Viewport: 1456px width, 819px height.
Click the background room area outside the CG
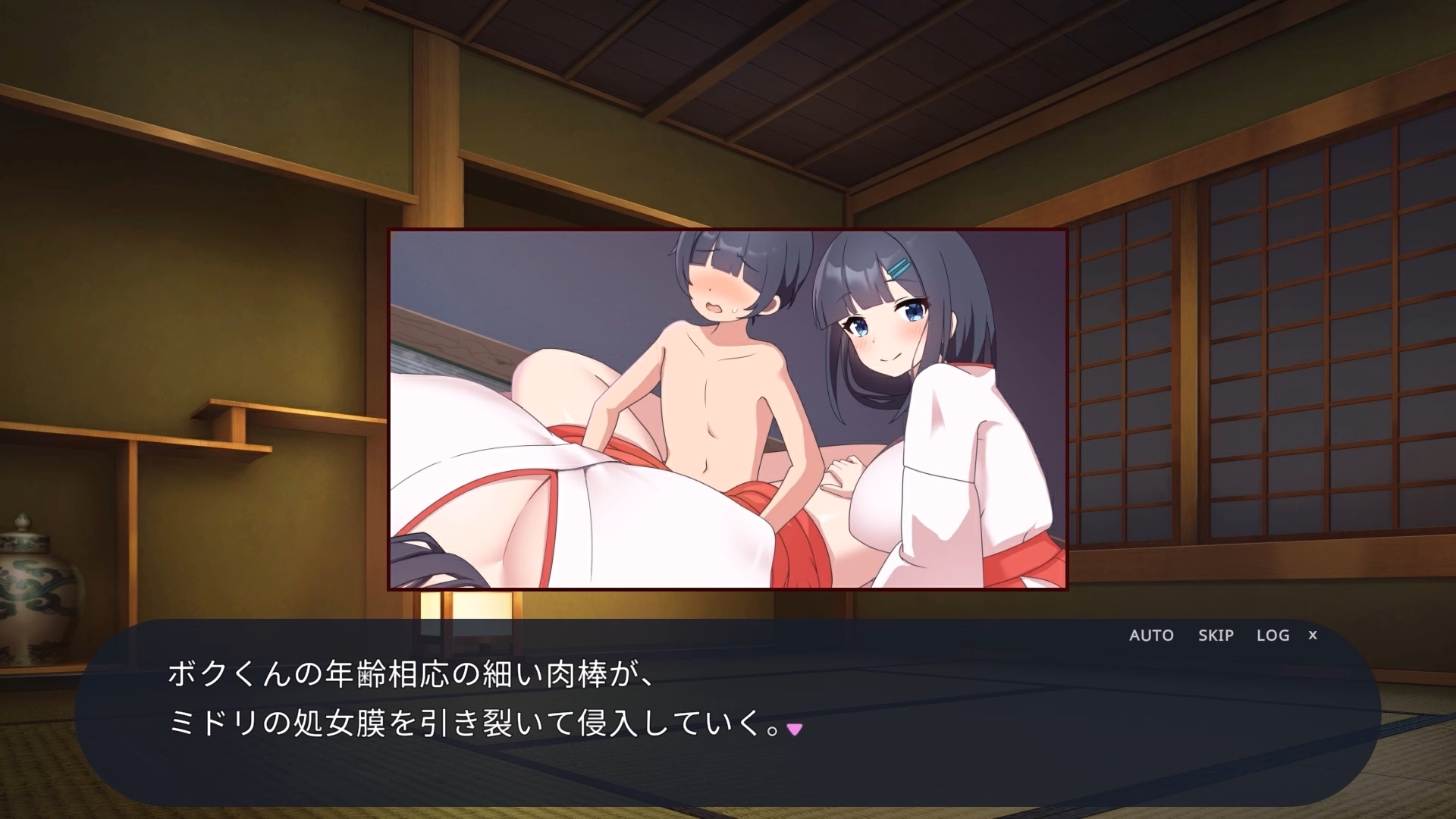tap(190, 303)
